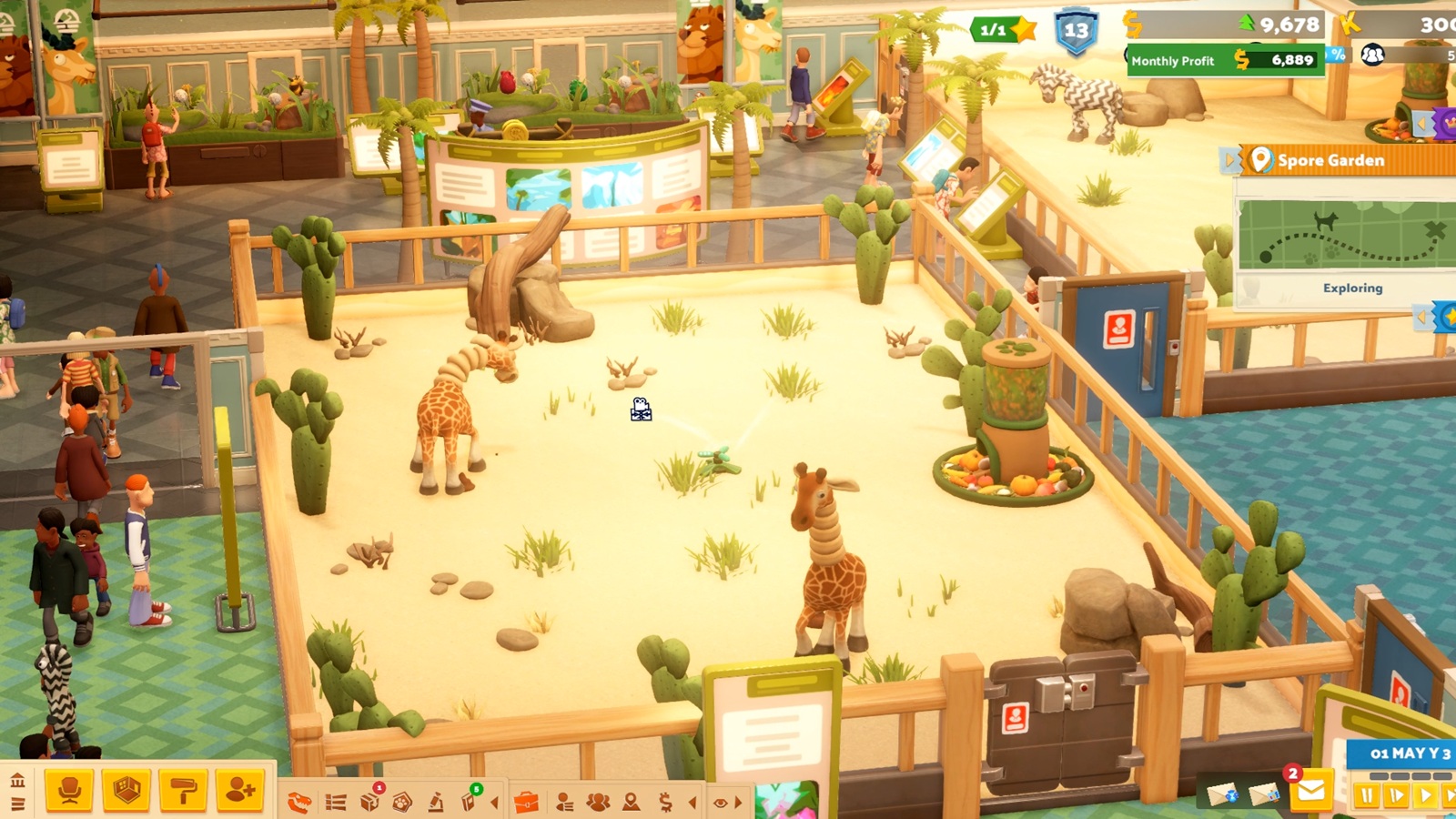Screen dimensions: 1456x819
Task: Toggle the eye visualisation mode icon
Action: [720, 803]
